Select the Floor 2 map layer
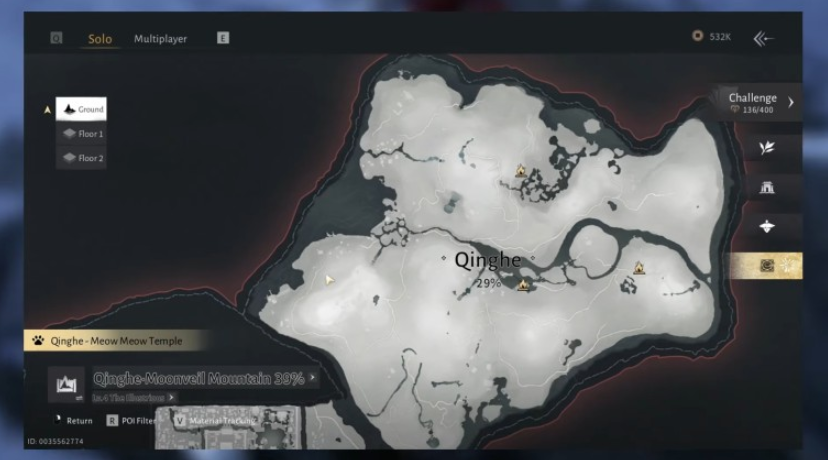The width and height of the screenshot is (828, 460). [81, 158]
